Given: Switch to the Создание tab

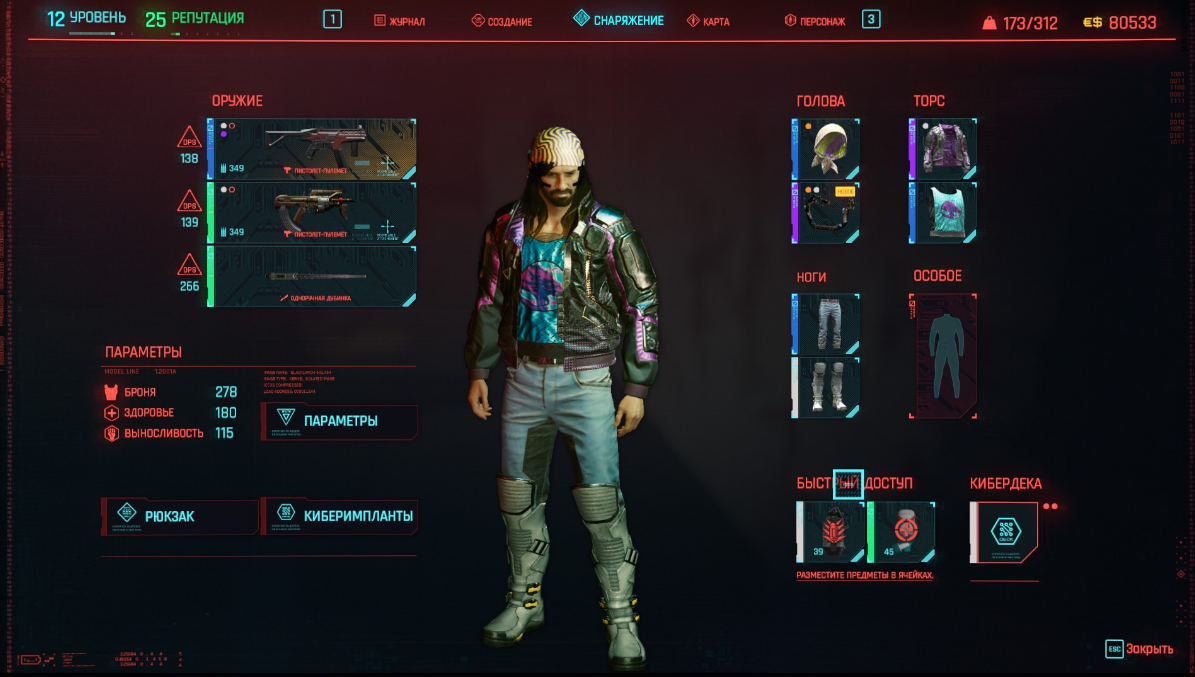Looking at the screenshot, I should tap(502, 21).
